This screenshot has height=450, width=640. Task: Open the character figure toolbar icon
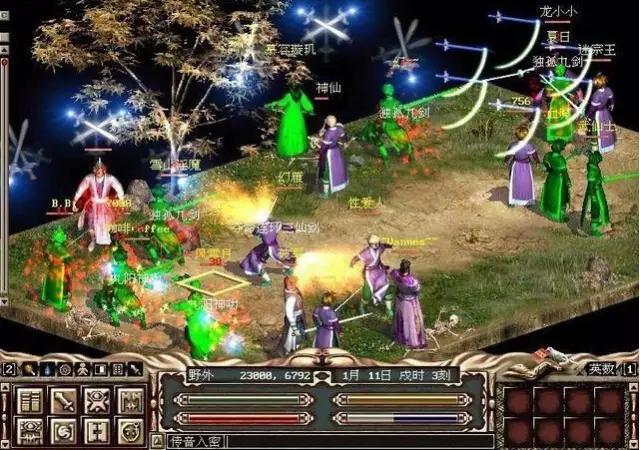coord(82,369)
